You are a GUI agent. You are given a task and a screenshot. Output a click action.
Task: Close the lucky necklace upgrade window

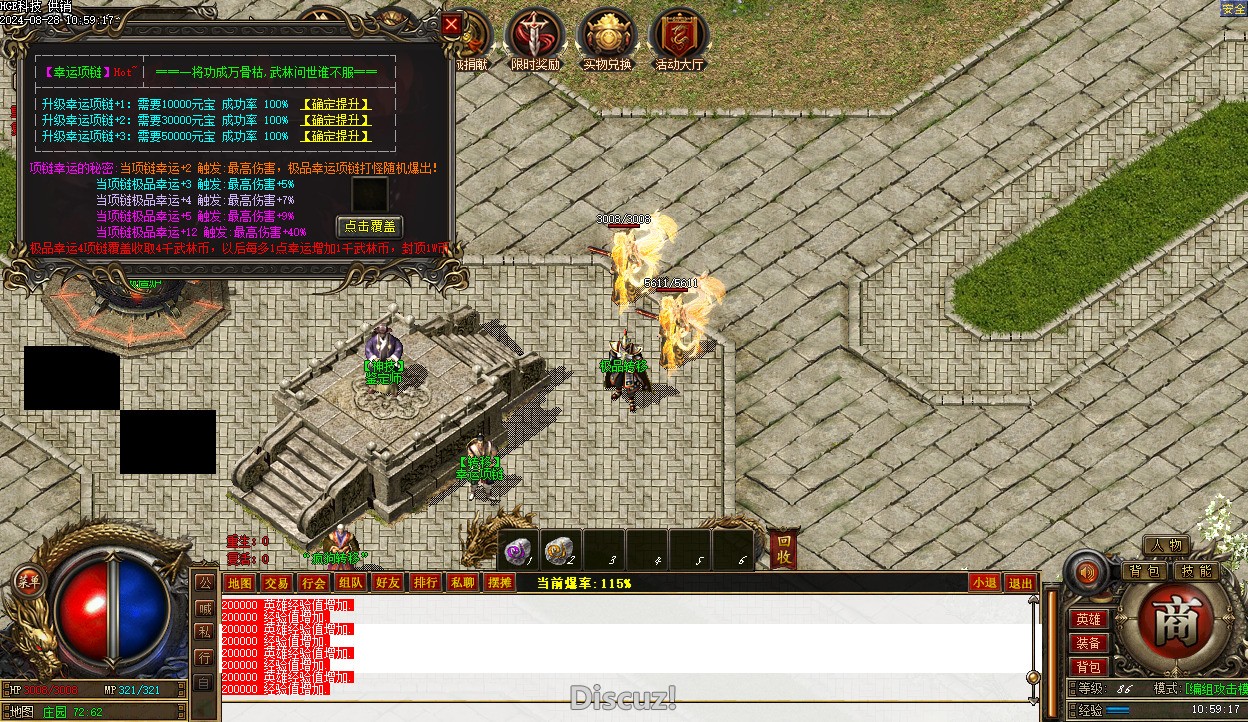[452, 25]
